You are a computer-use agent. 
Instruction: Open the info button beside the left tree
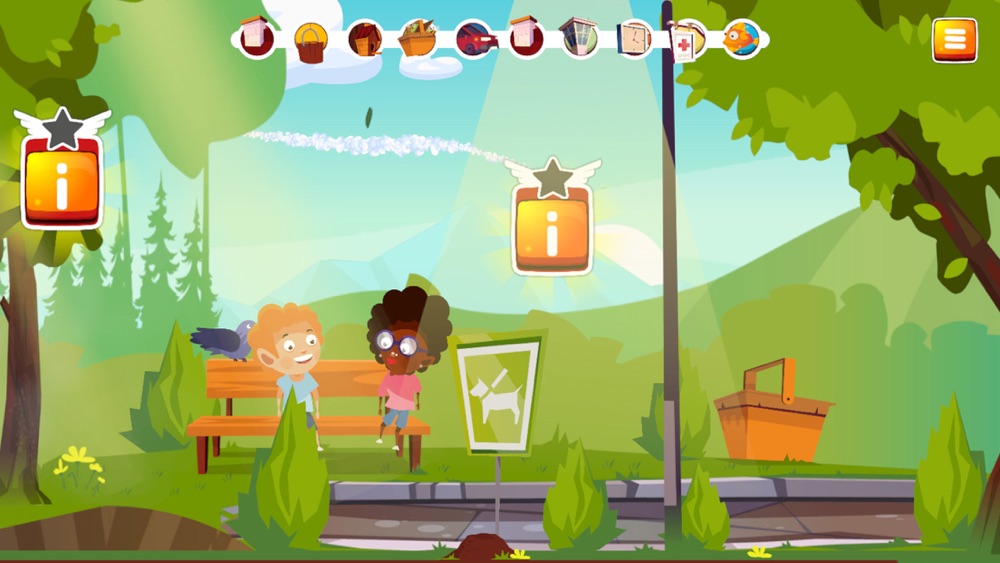[x=62, y=184]
